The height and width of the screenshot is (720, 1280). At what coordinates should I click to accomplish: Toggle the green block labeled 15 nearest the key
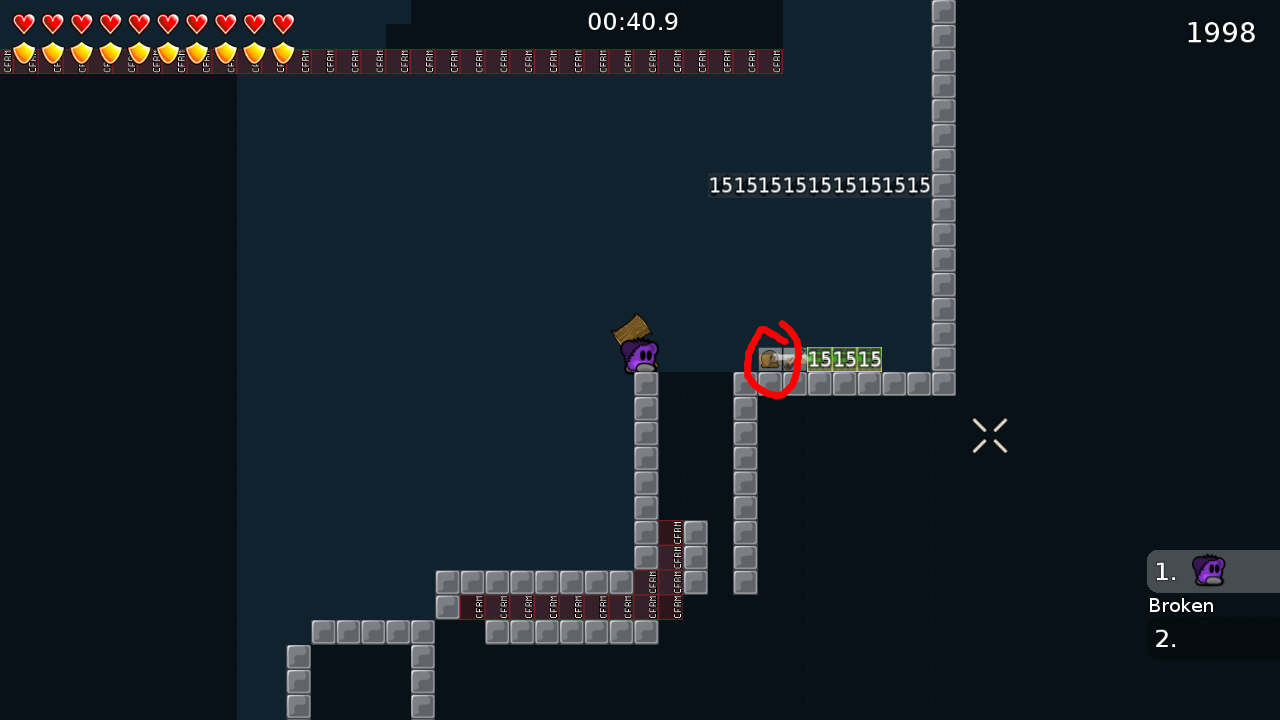(820, 358)
